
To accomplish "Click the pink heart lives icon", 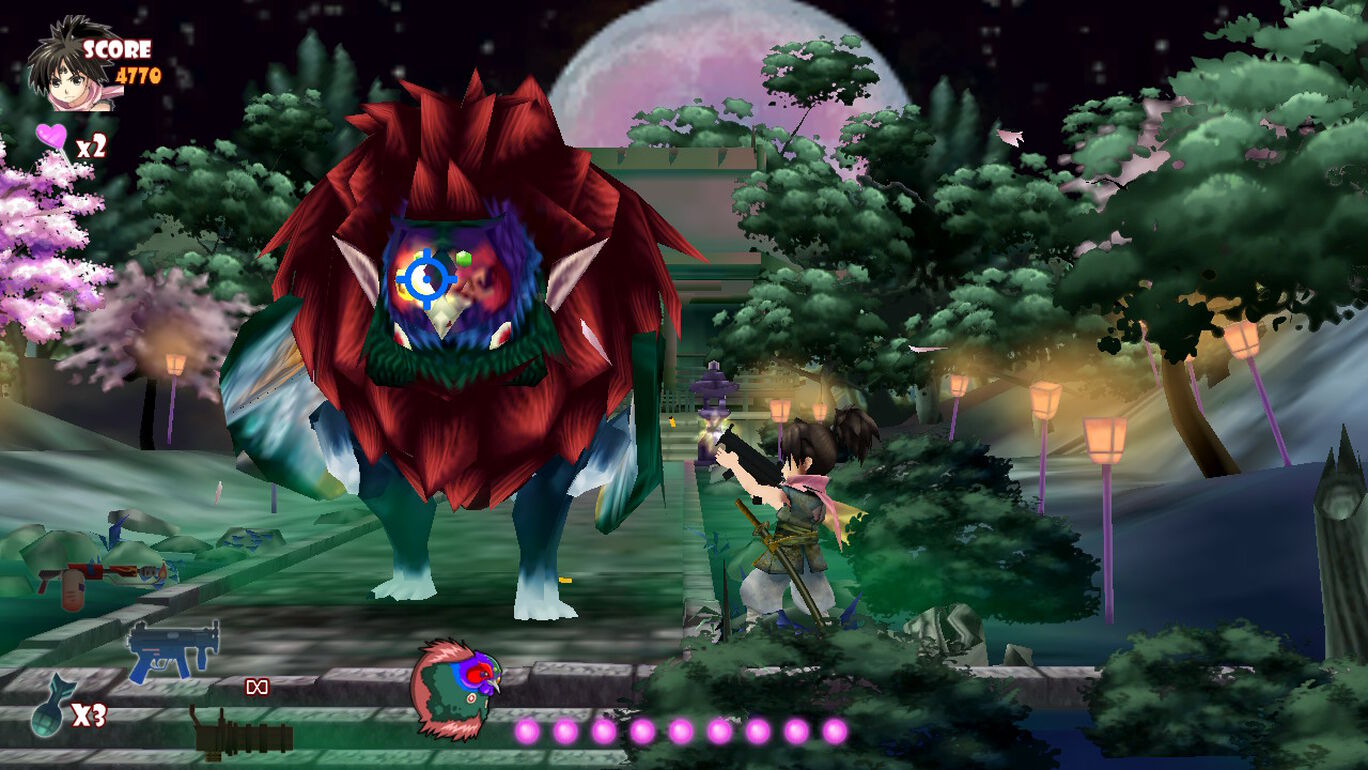I will coord(52,137).
